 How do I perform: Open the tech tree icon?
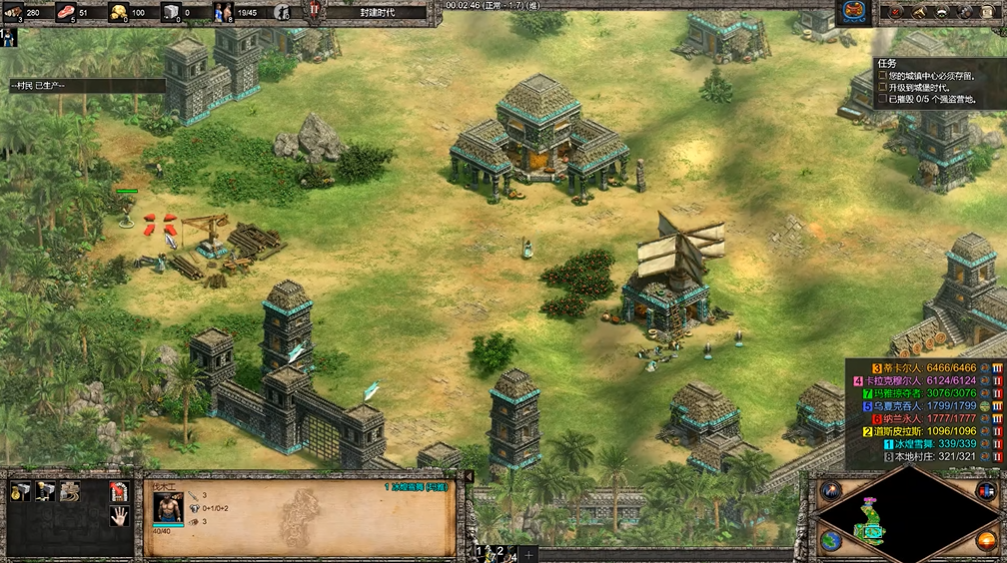[x=920, y=12]
